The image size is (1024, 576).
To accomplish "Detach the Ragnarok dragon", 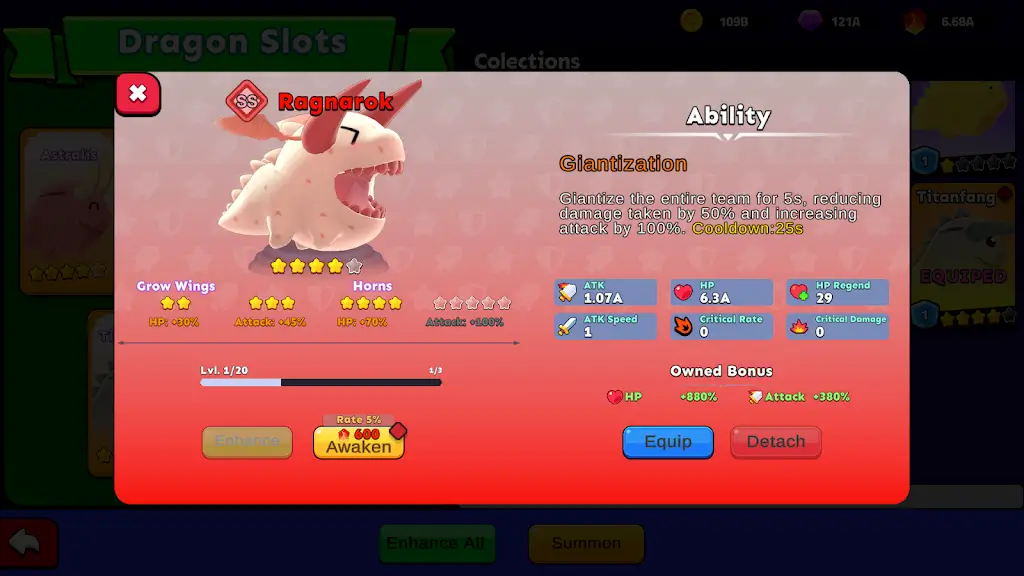I will pyautogui.click(x=775, y=442).
